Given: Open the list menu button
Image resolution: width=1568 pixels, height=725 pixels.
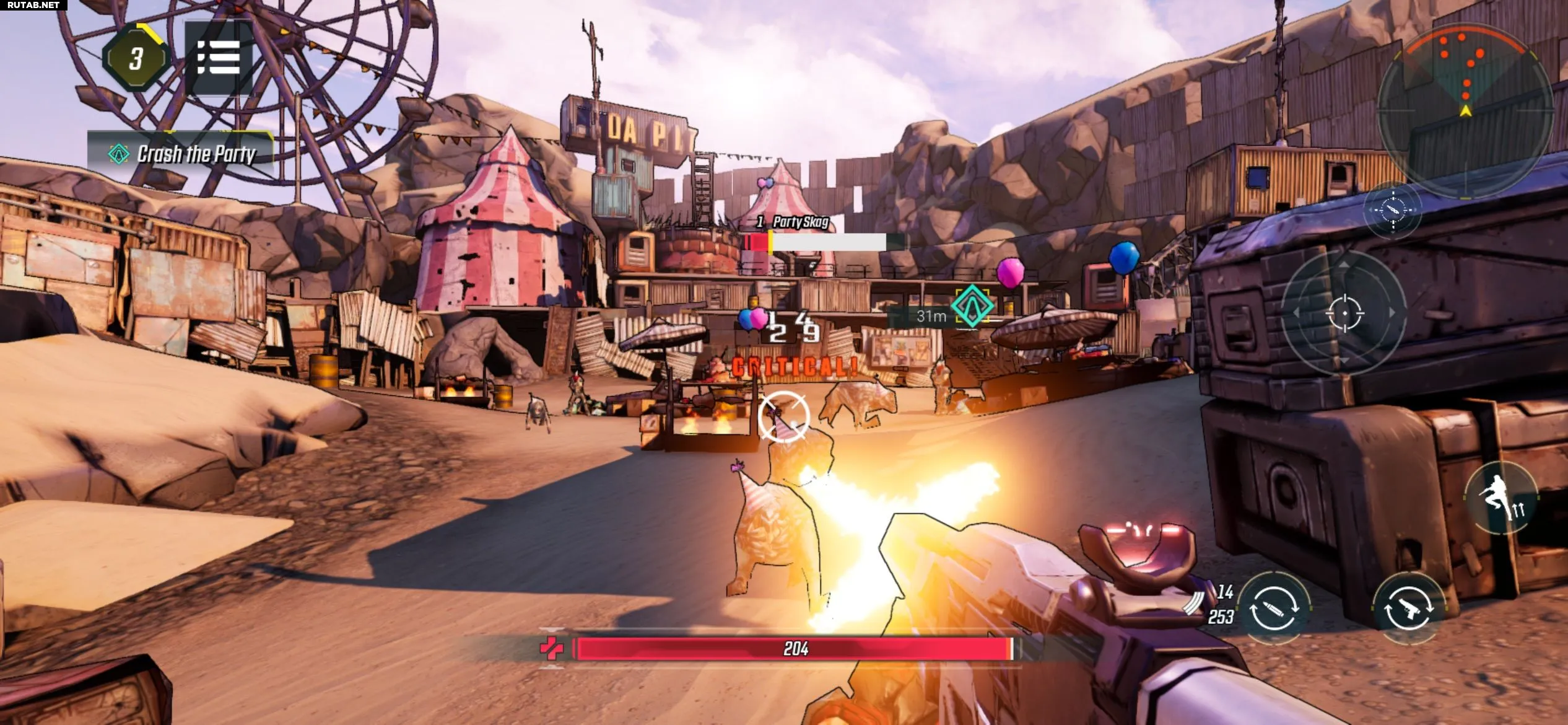Looking at the screenshot, I should coord(218,58).
